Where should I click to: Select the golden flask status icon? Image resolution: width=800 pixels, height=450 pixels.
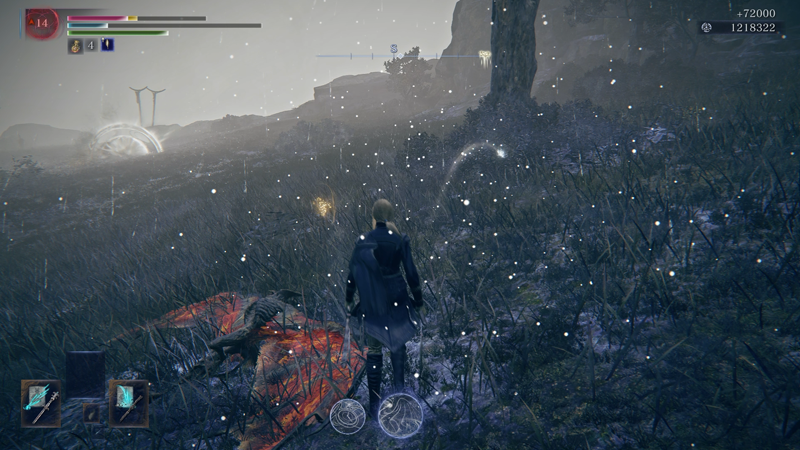(75, 45)
